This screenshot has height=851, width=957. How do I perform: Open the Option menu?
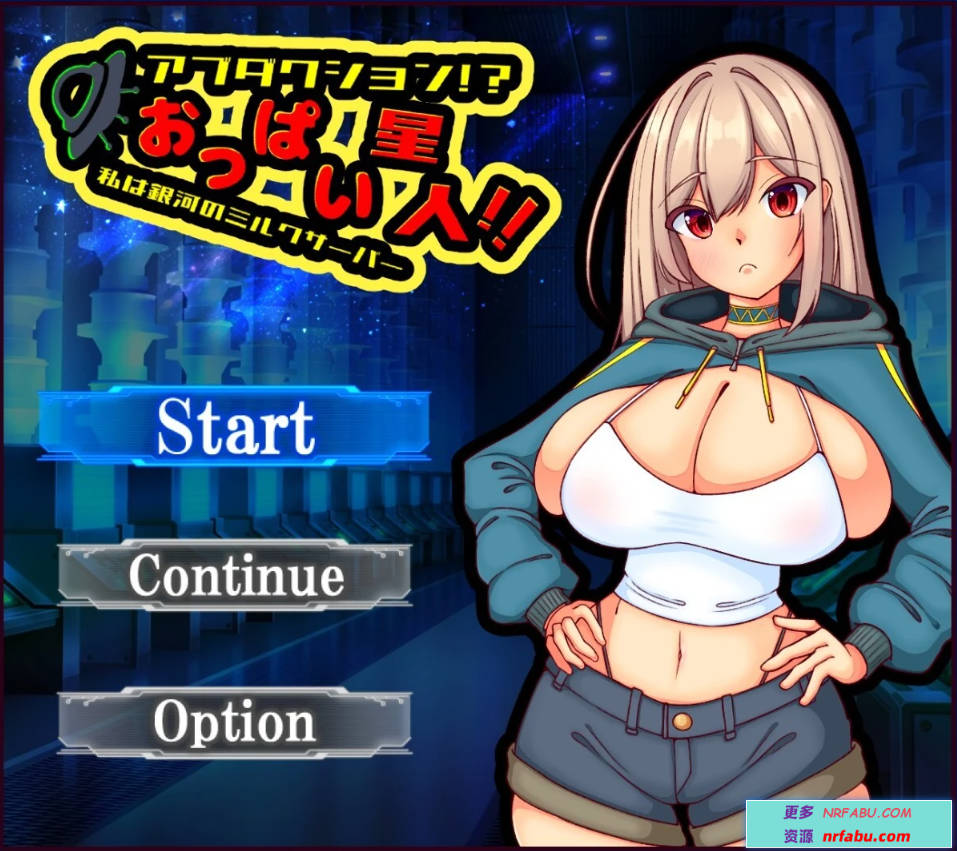point(235,721)
